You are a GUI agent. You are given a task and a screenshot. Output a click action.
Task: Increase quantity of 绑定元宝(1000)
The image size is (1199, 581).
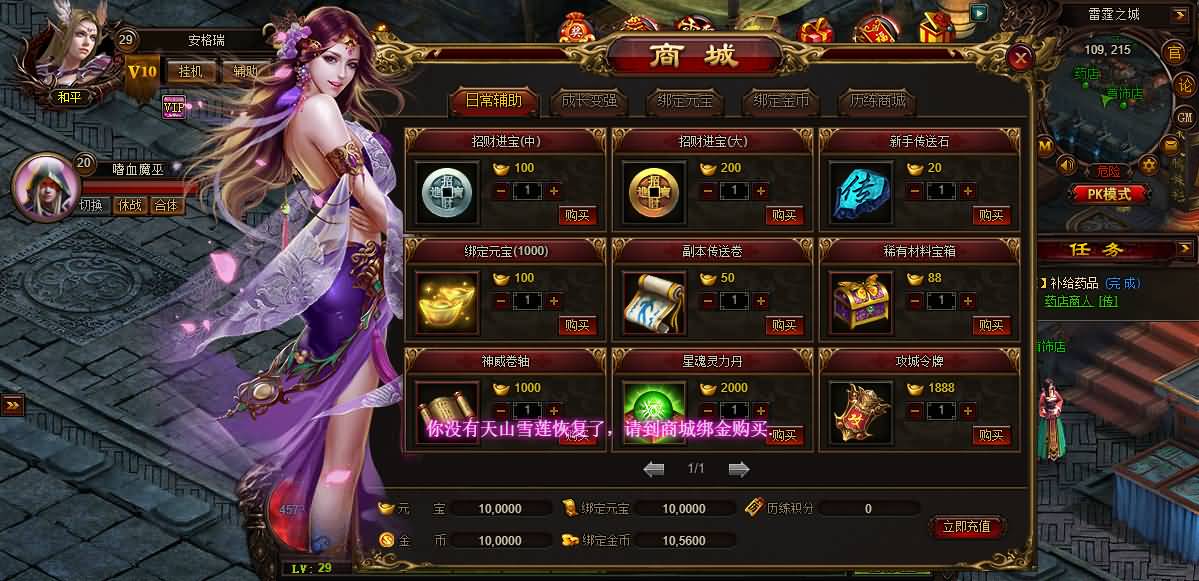point(553,300)
